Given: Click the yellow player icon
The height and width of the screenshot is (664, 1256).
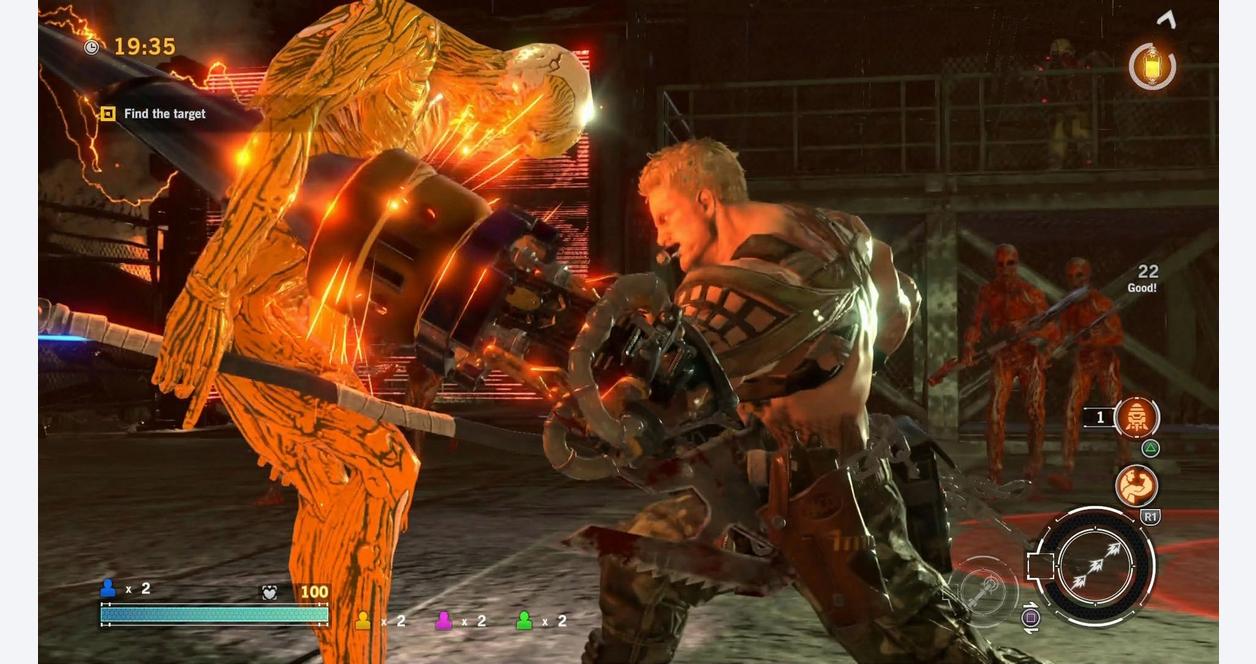Looking at the screenshot, I should pyautogui.click(x=363, y=621).
